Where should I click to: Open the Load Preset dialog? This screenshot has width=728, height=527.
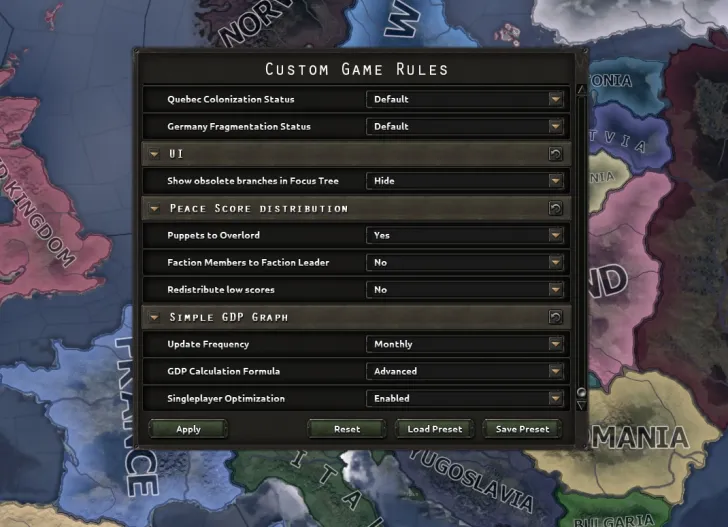tap(434, 429)
